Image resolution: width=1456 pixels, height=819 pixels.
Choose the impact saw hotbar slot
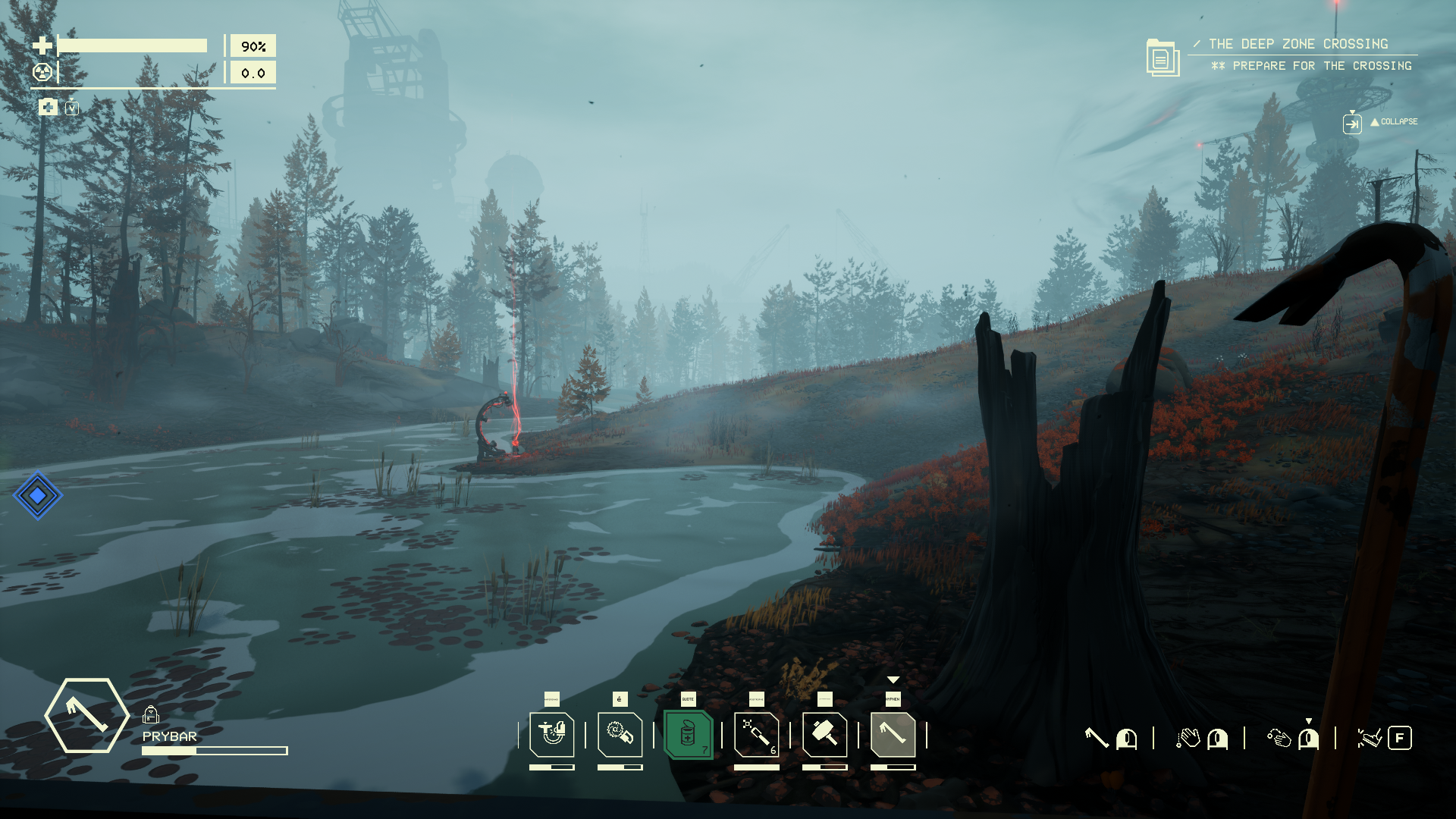[620, 734]
